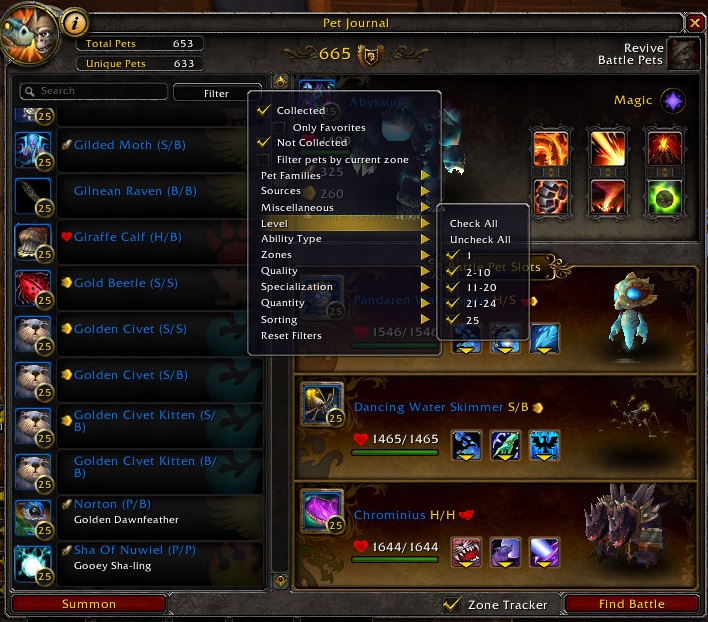Click the Summon button
The height and width of the screenshot is (622, 708).
tap(89, 604)
